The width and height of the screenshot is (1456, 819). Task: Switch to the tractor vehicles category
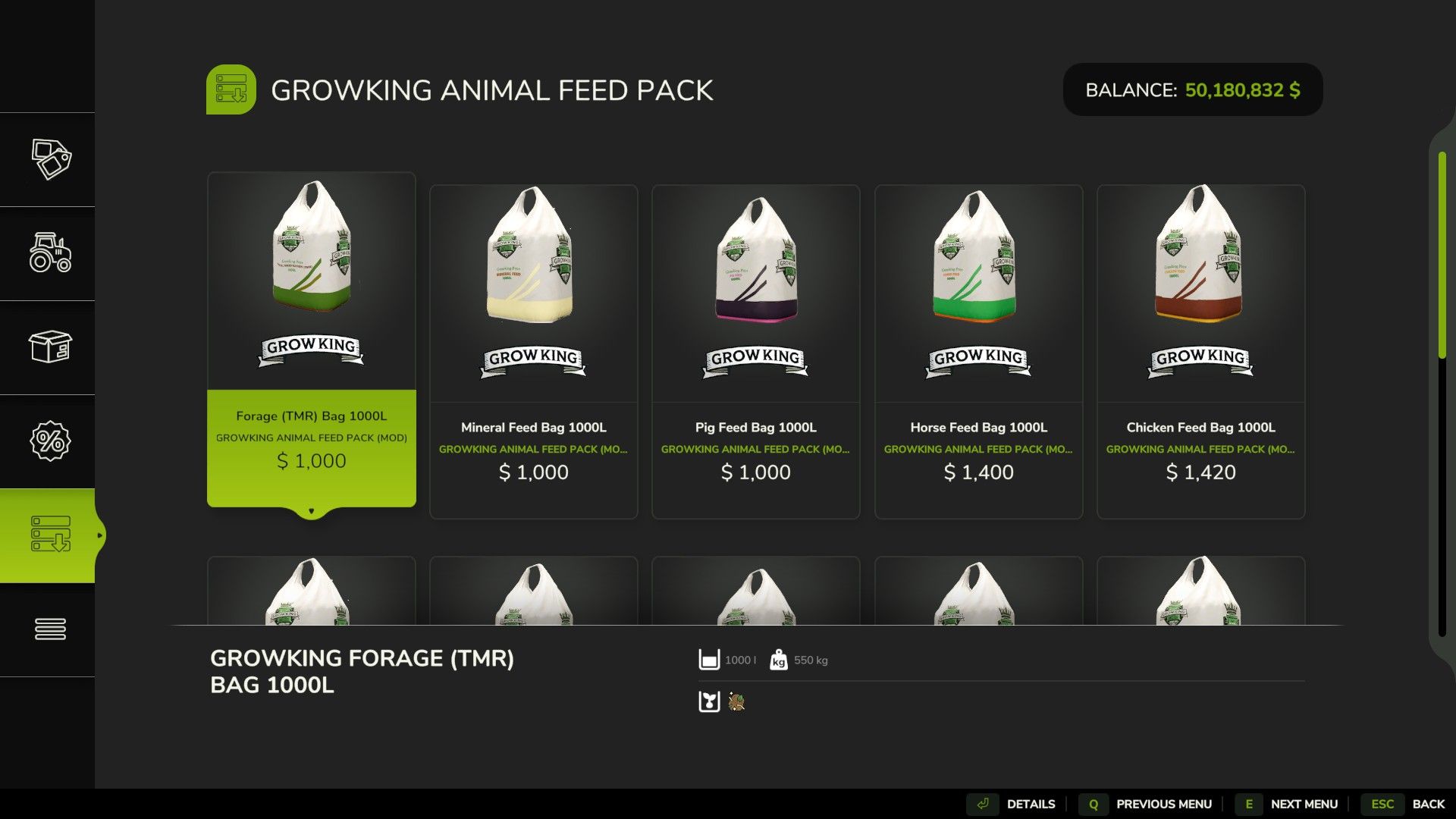coord(50,253)
